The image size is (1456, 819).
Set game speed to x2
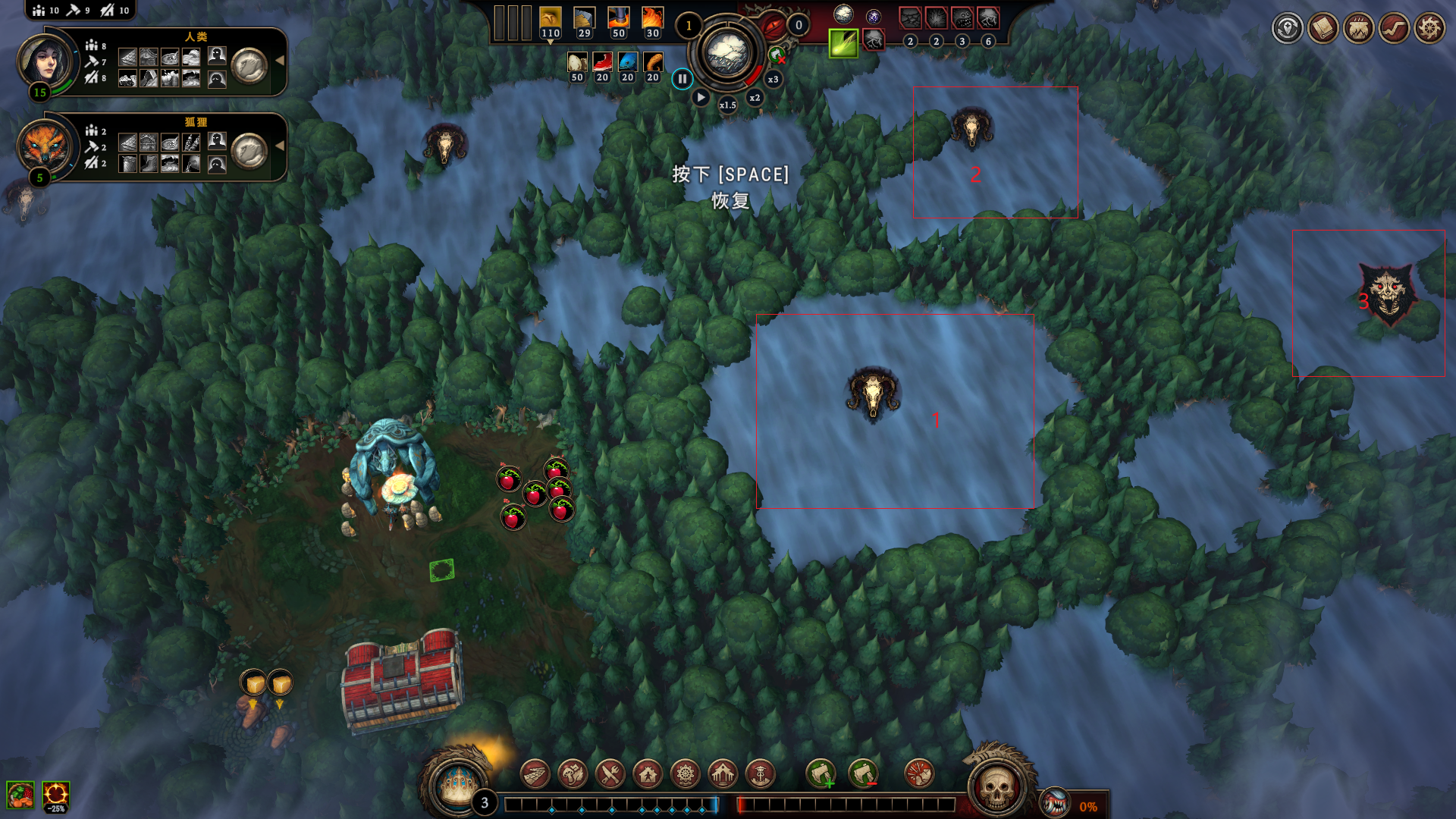tap(755, 98)
